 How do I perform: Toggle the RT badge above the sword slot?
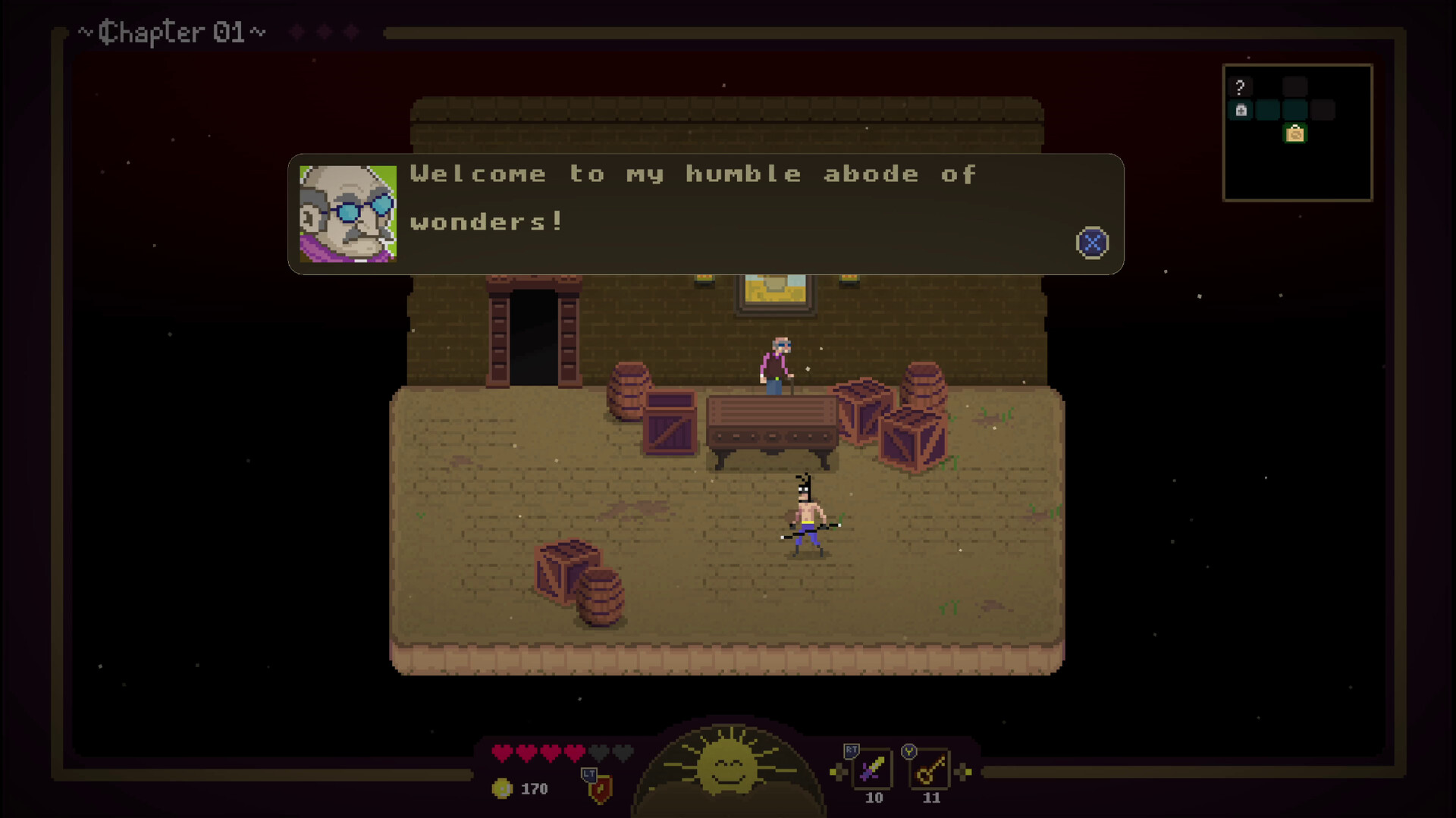[x=850, y=751]
